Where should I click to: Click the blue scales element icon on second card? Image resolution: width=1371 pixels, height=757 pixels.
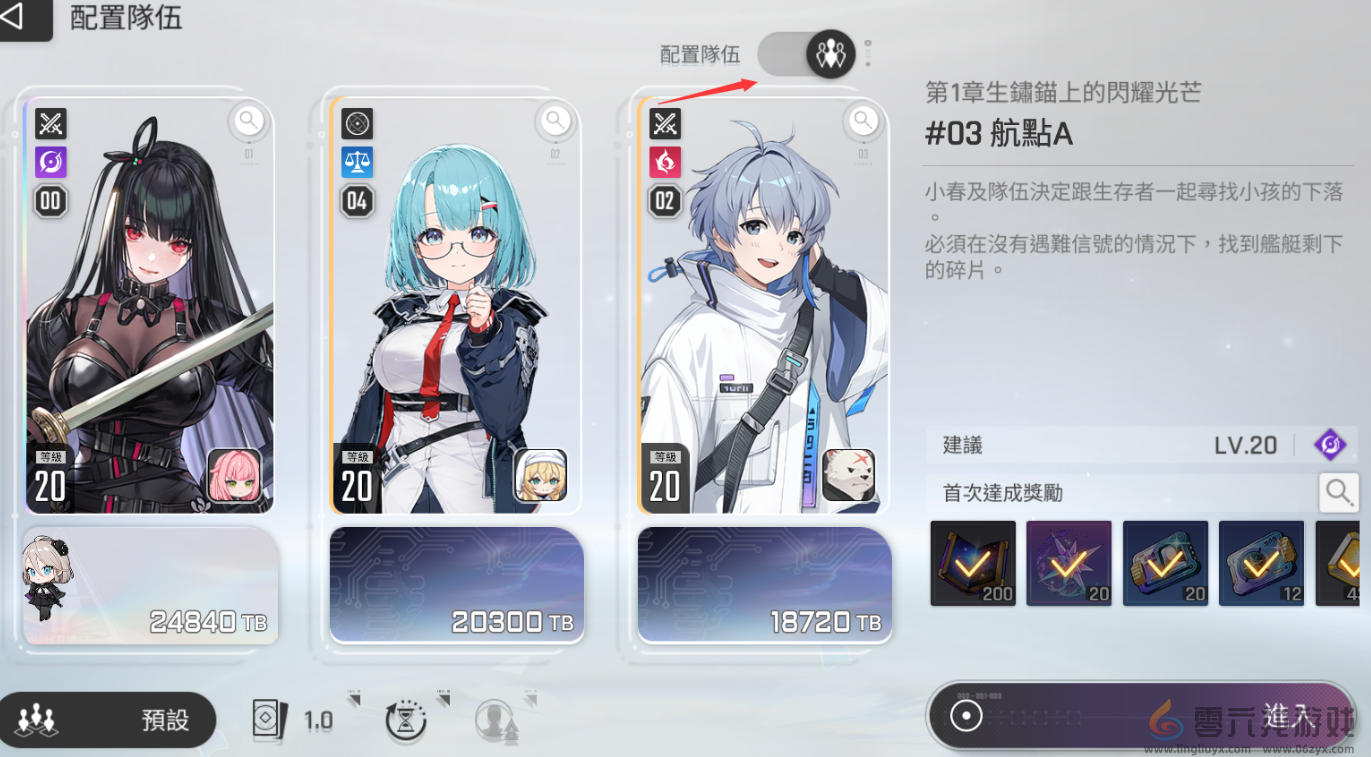357,162
